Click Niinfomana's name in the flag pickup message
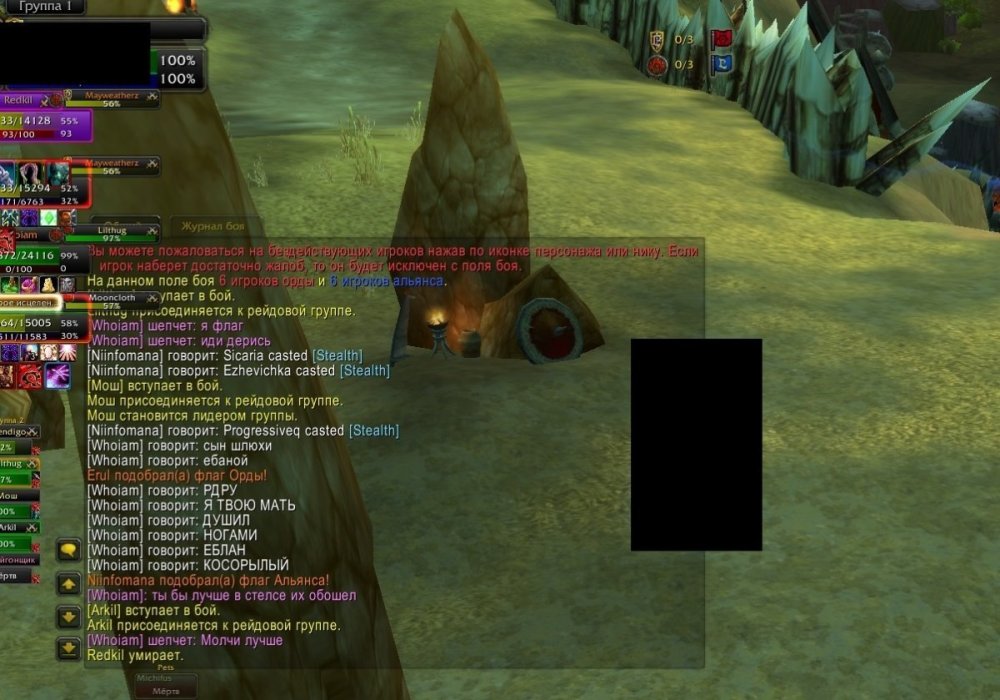1000x700 pixels. coord(125,580)
